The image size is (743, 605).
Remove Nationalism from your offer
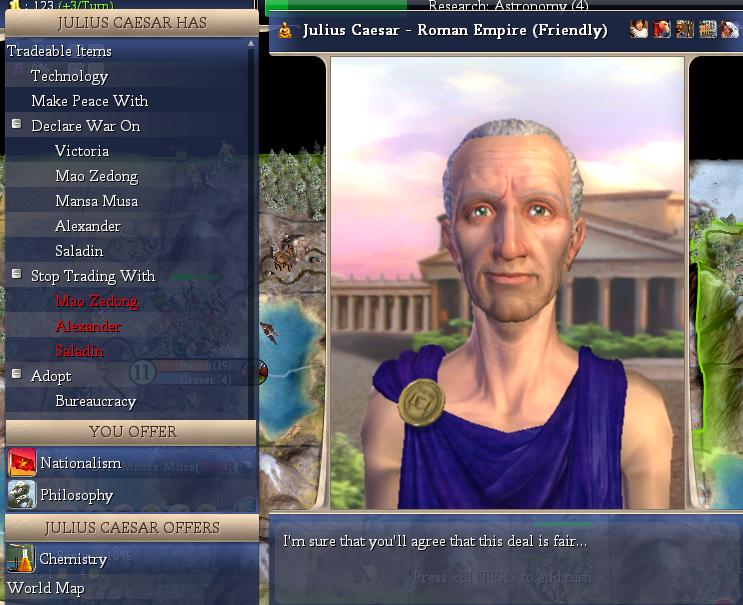tap(80, 463)
